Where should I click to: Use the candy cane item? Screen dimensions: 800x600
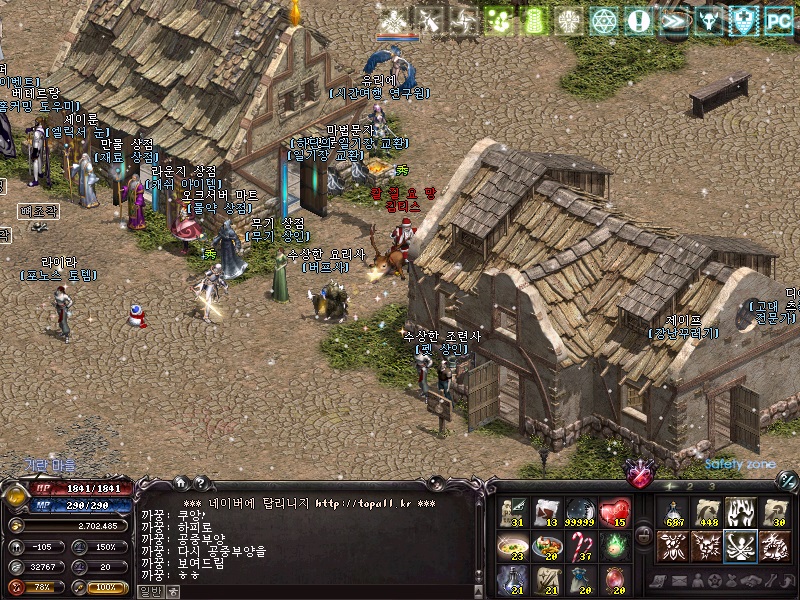tap(581, 546)
